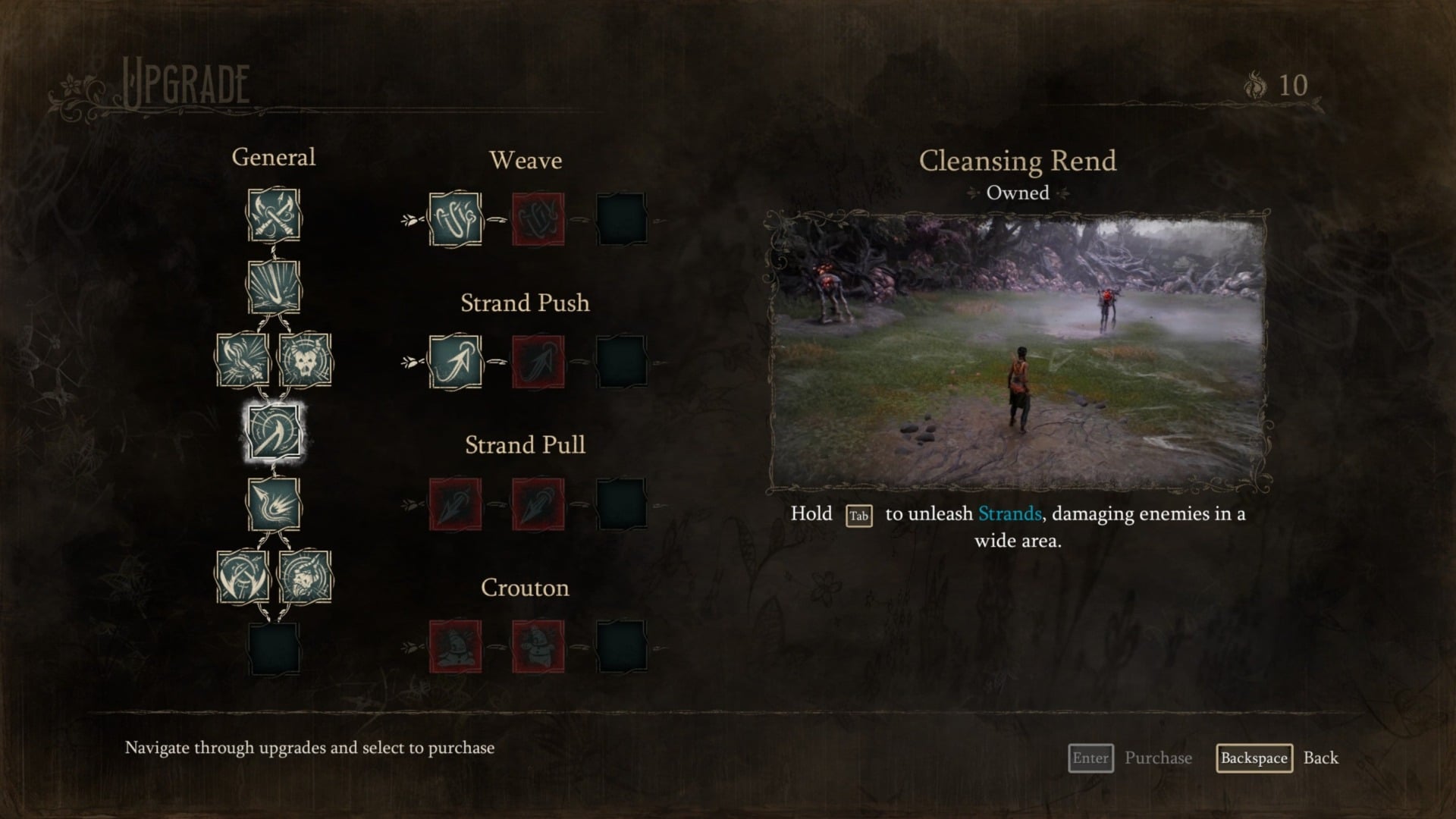Viewport: 1456px width, 819px height.
Task: Select the empty slot below the General tree
Action: tap(273, 648)
